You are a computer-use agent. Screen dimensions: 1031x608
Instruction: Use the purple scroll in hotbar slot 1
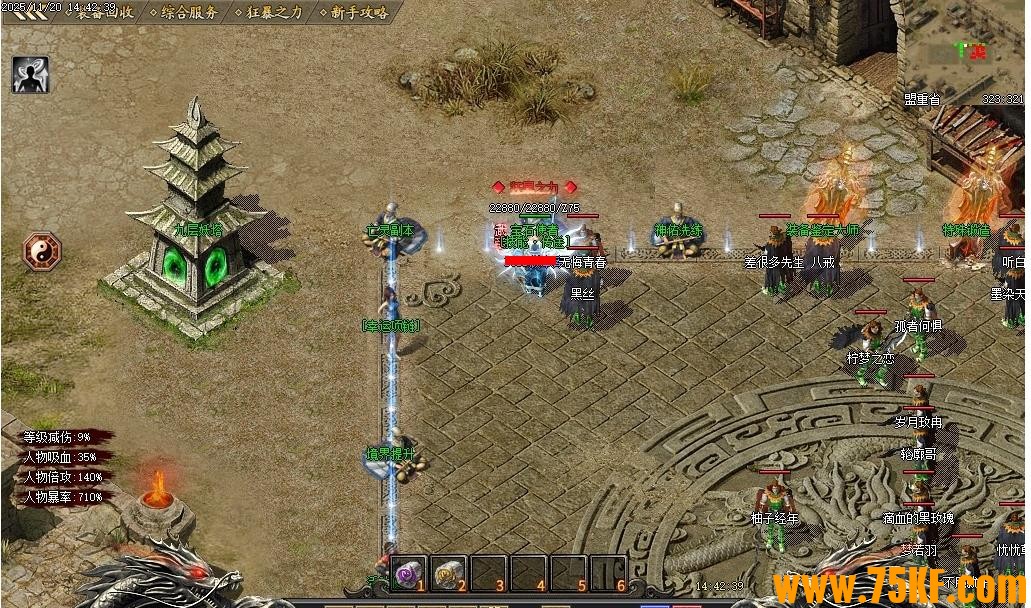pos(407,573)
